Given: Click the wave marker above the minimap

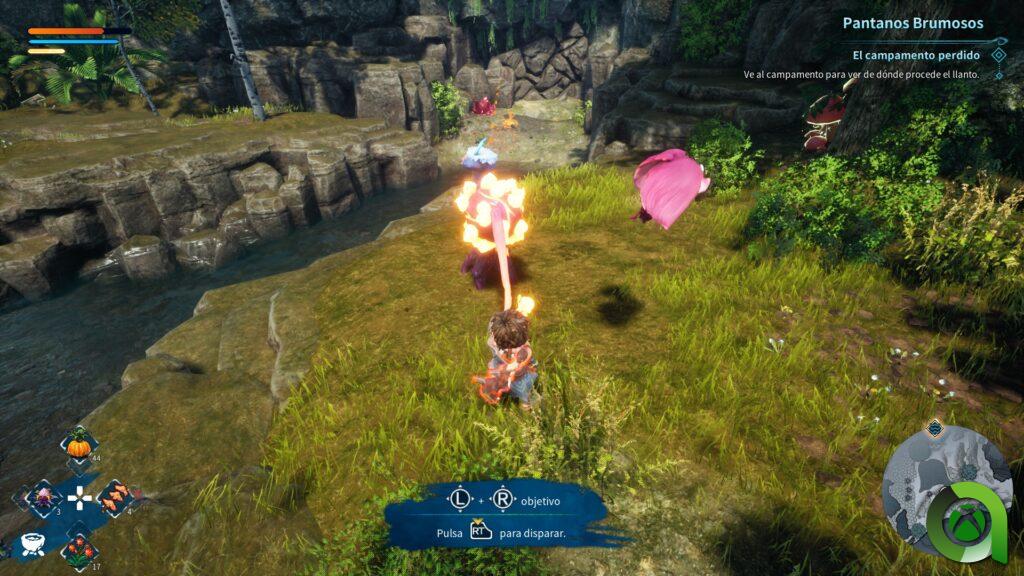Looking at the screenshot, I should (x=934, y=428).
